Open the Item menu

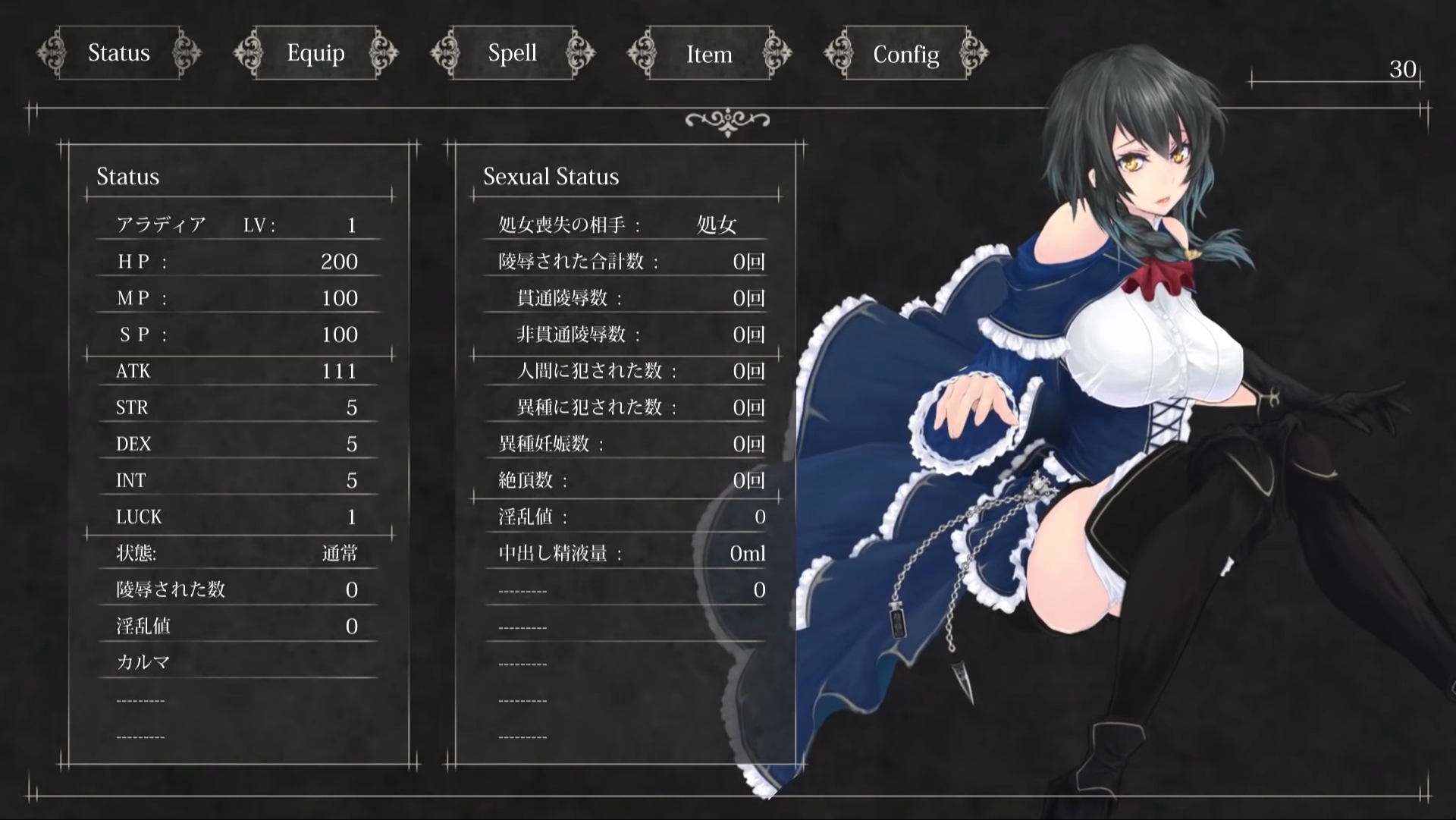coord(708,53)
